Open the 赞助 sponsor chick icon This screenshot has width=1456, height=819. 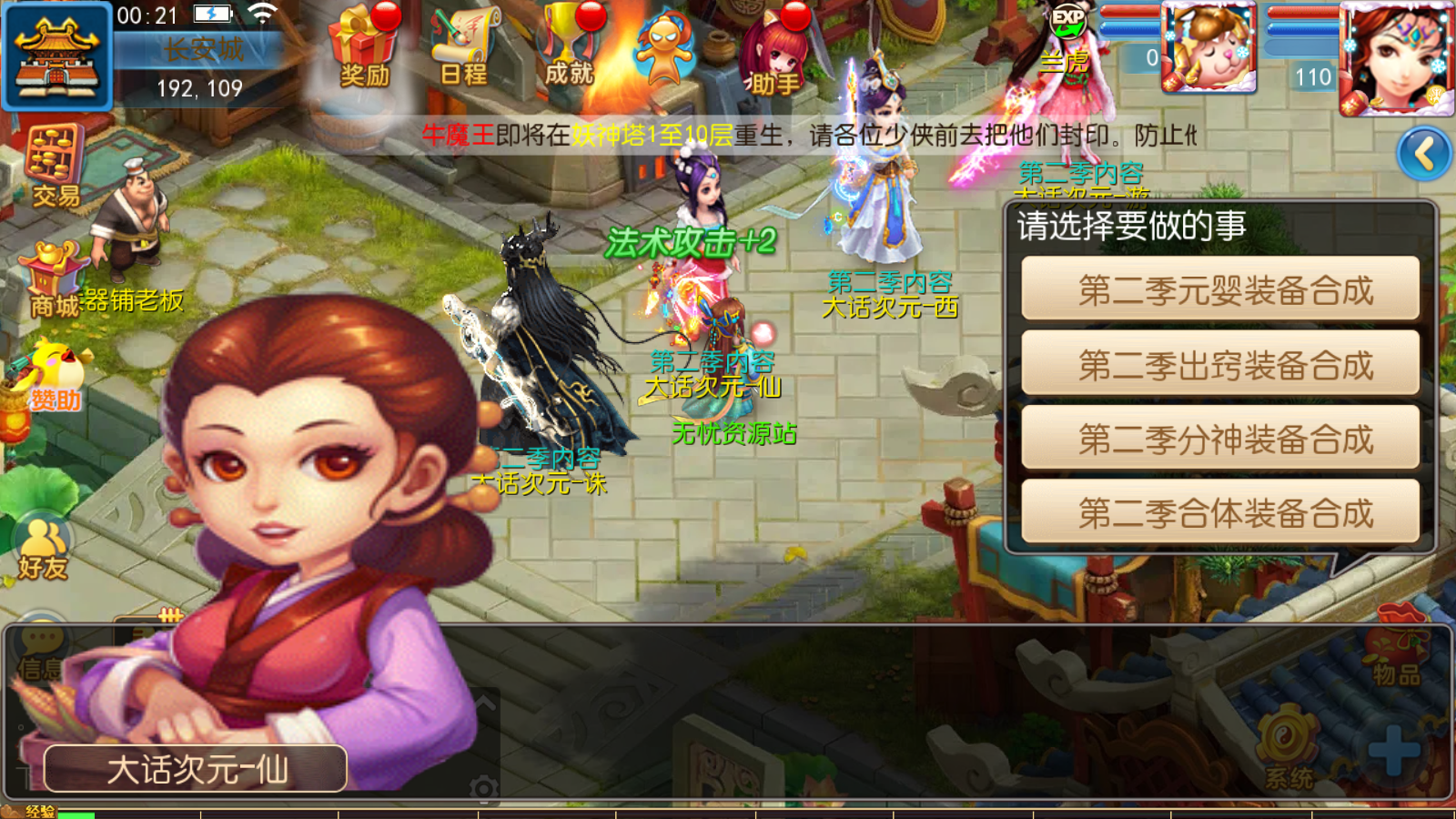pyautogui.click(x=53, y=378)
